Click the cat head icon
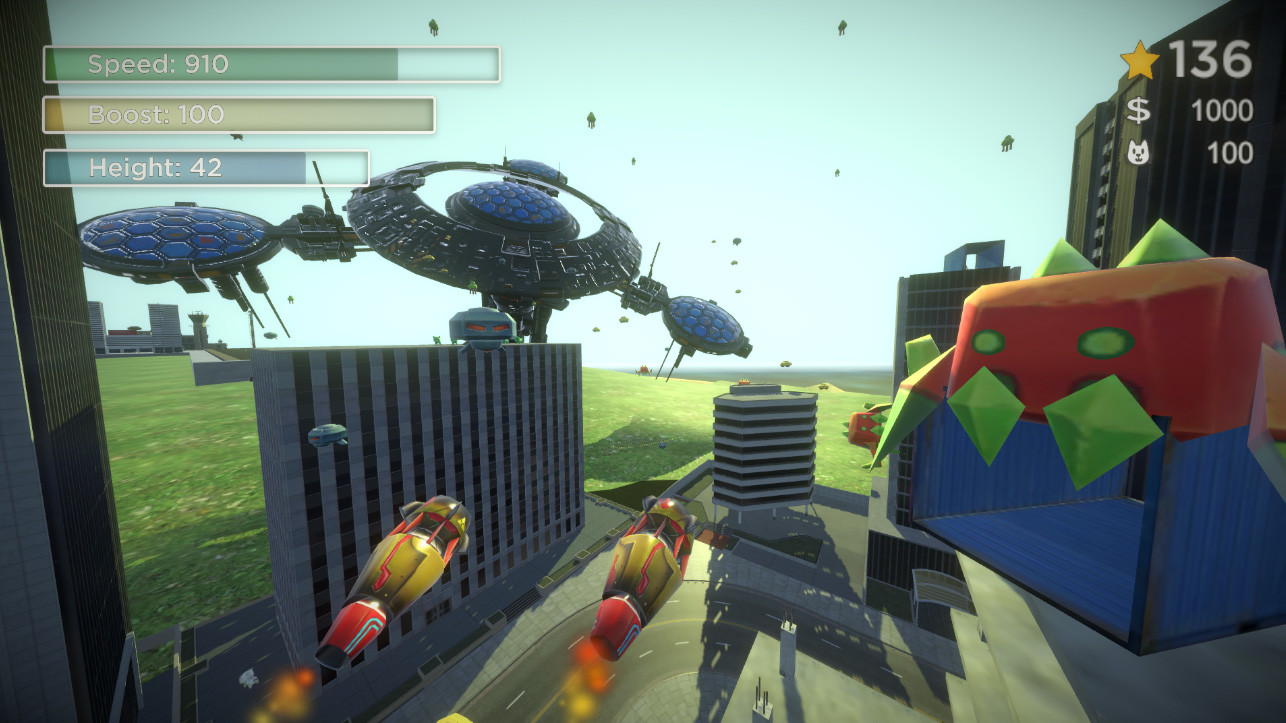The height and width of the screenshot is (723, 1286). [1141, 150]
